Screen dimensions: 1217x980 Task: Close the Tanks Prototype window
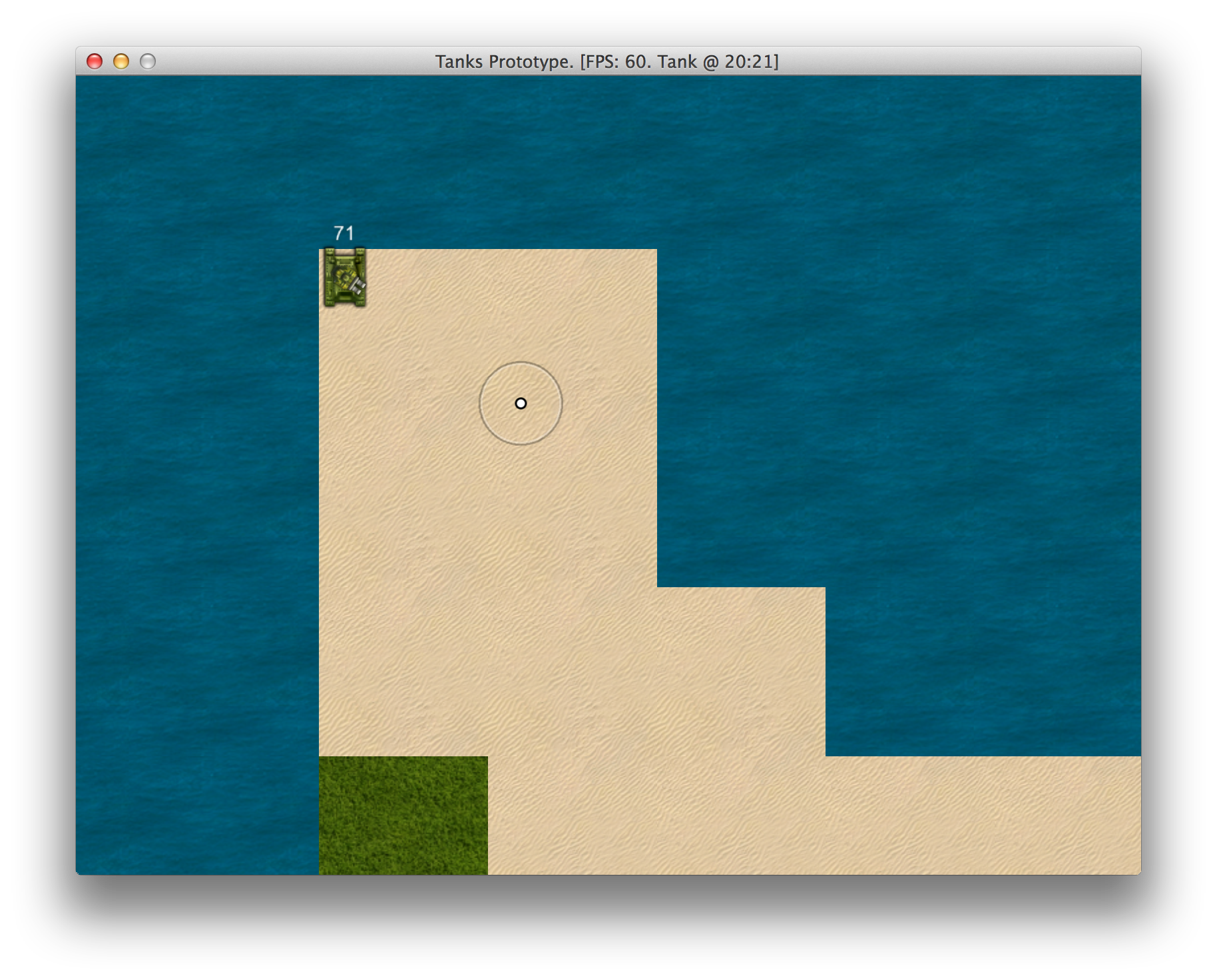click(x=95, y=62)
